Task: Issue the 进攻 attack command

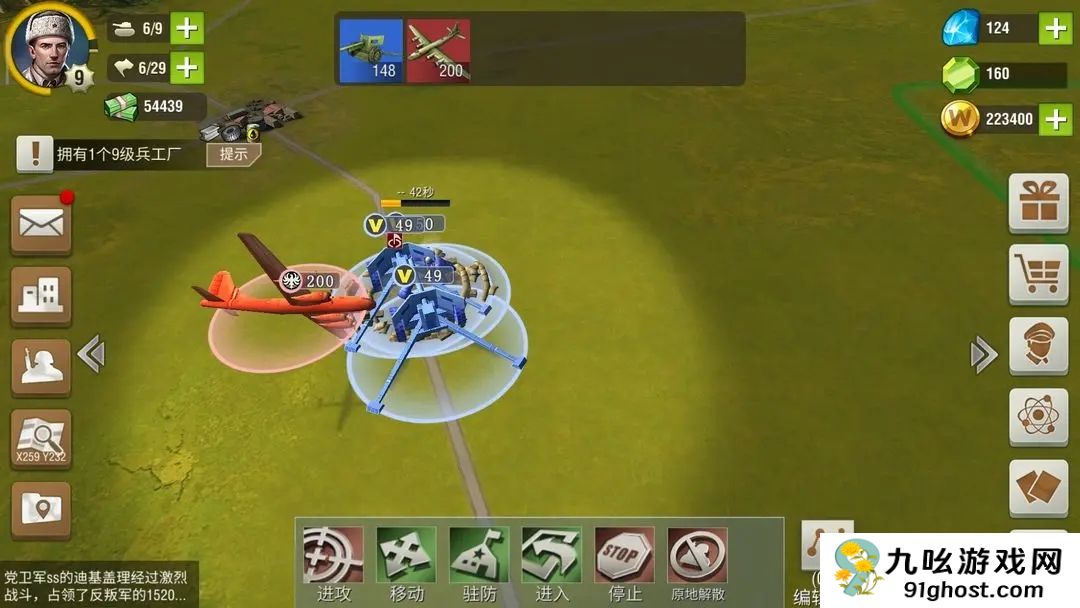Action: point(333,565)
